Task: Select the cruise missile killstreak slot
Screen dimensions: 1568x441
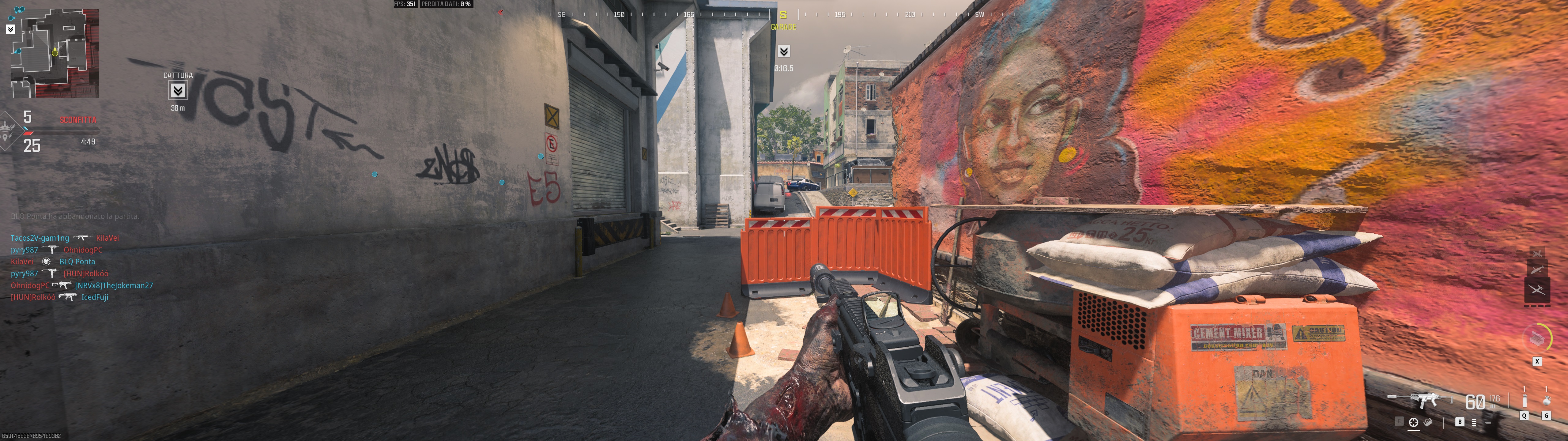Action: pyautogui.click(x=1537, y=269)
